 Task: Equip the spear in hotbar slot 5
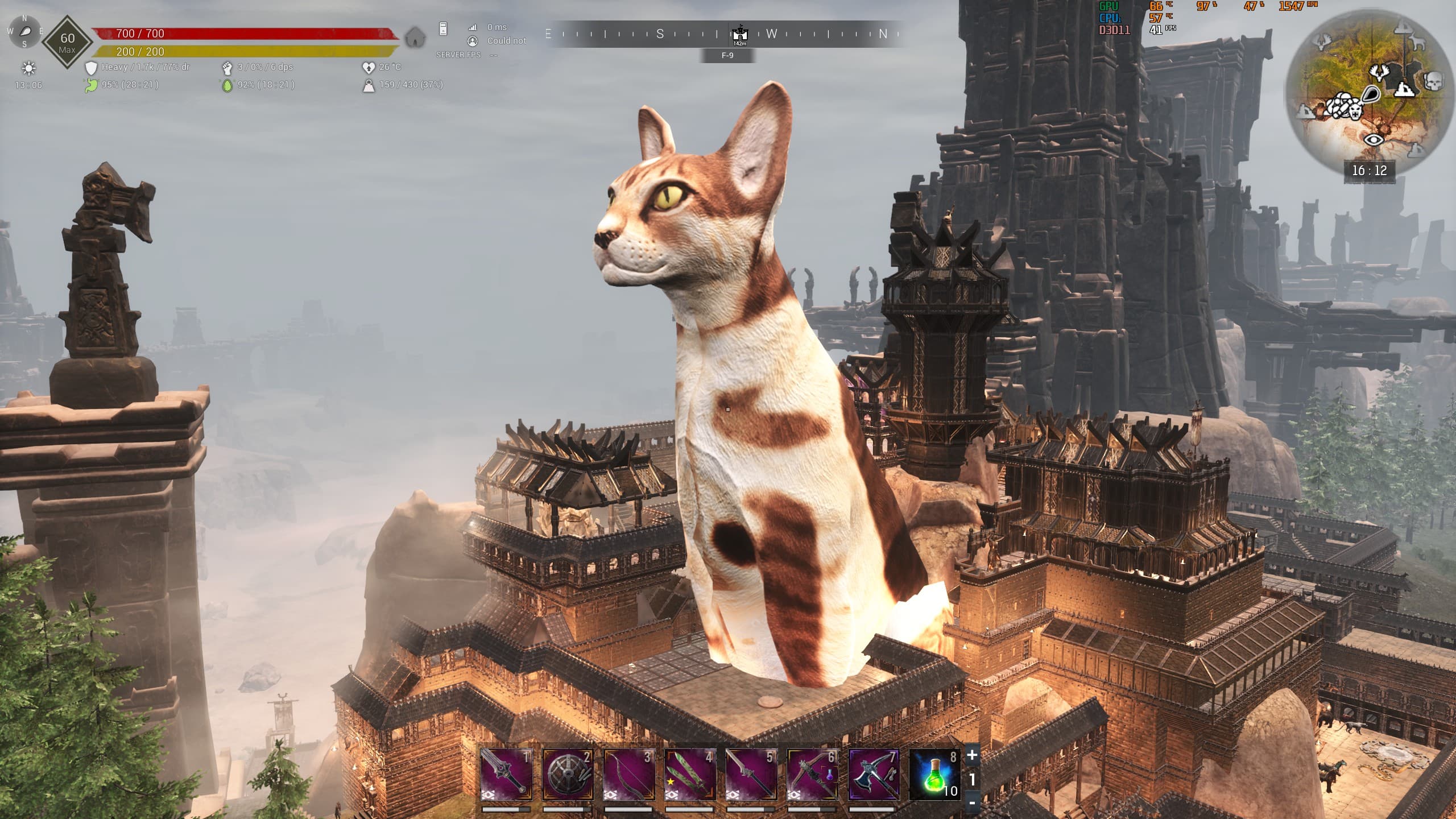(x=751, y=774)
